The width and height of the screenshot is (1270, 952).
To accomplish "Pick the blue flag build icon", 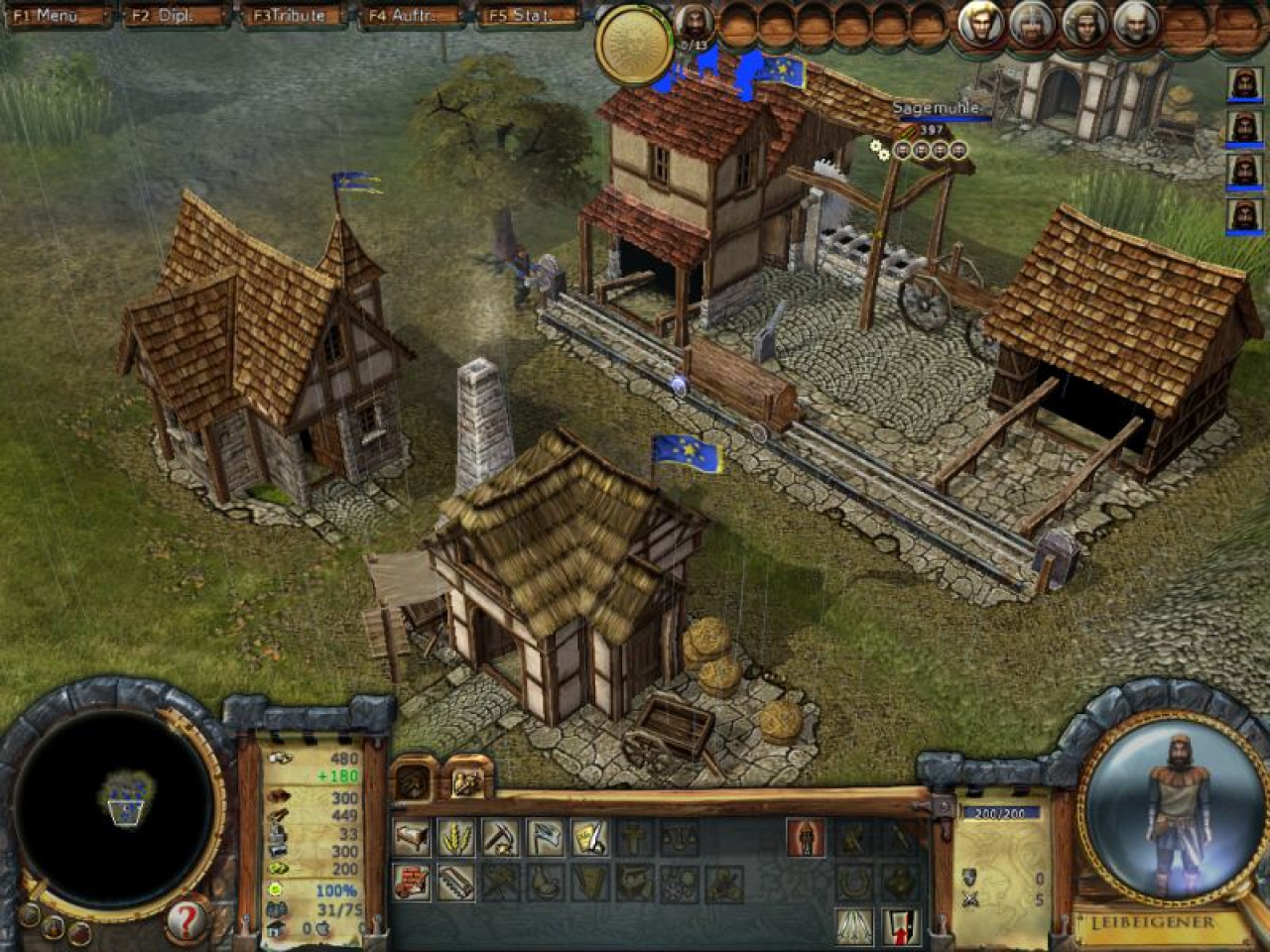I will [x=546, y=838].
